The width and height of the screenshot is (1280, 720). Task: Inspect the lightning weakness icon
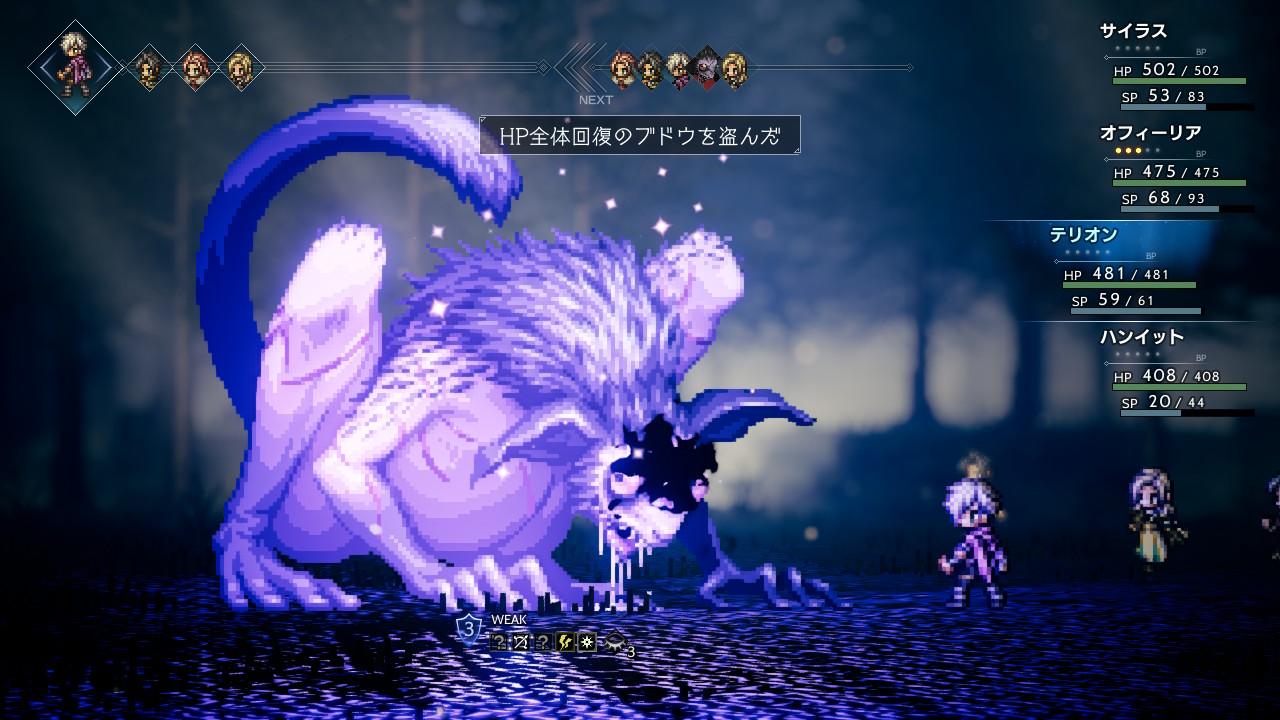[565, 642]
